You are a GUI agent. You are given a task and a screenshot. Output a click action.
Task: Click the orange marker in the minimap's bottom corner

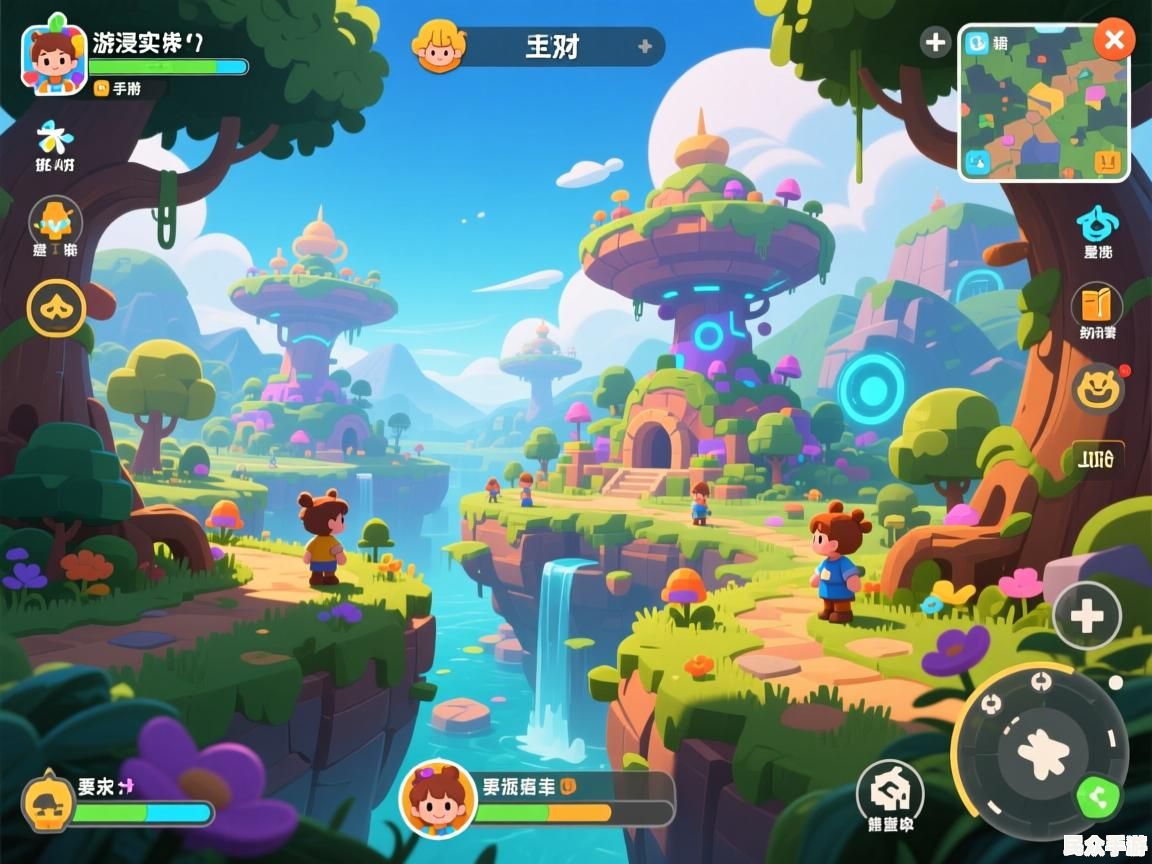[x=1107, y=159]
